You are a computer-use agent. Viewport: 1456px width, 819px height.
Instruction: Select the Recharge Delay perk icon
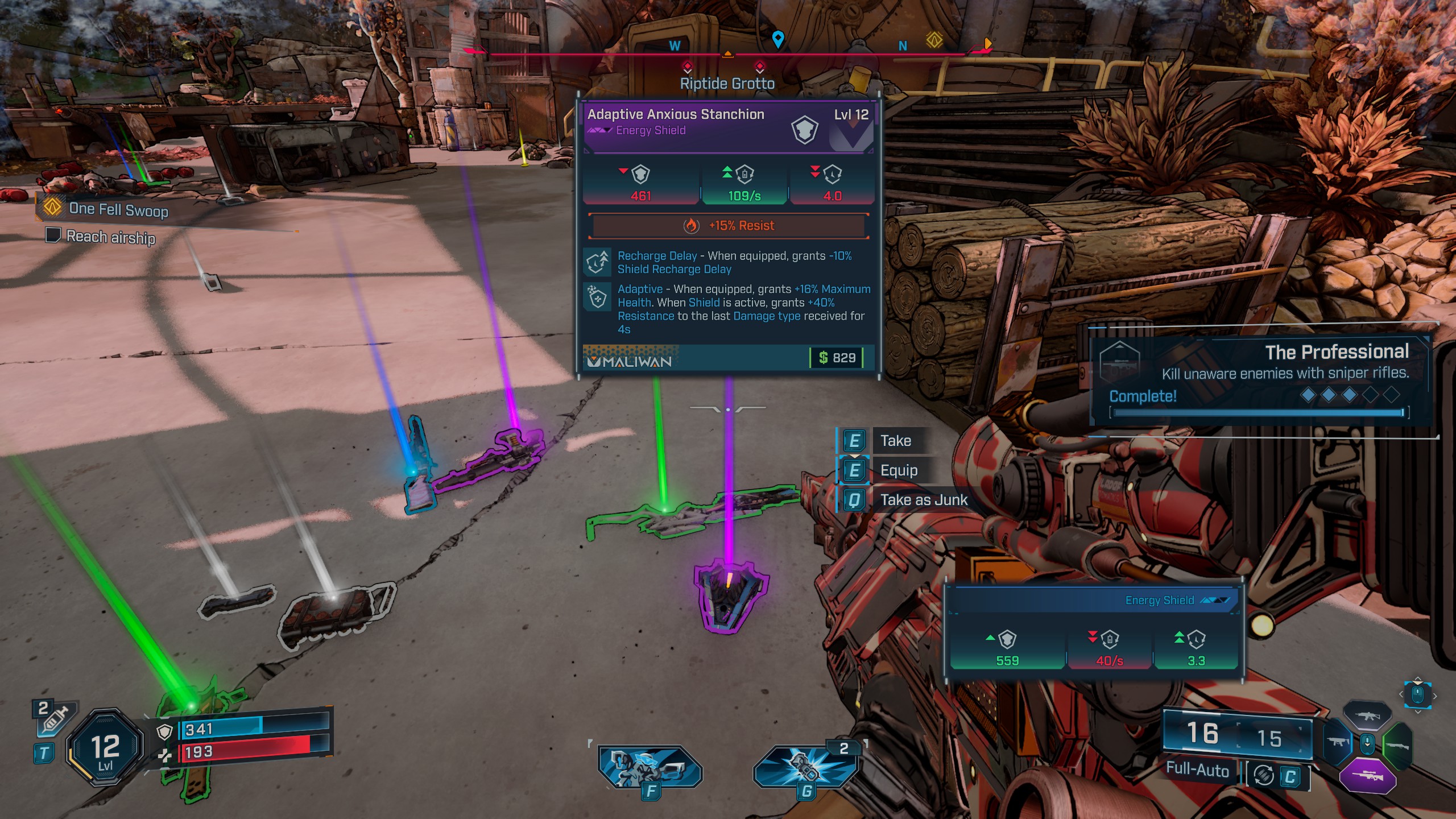point(598,263)
